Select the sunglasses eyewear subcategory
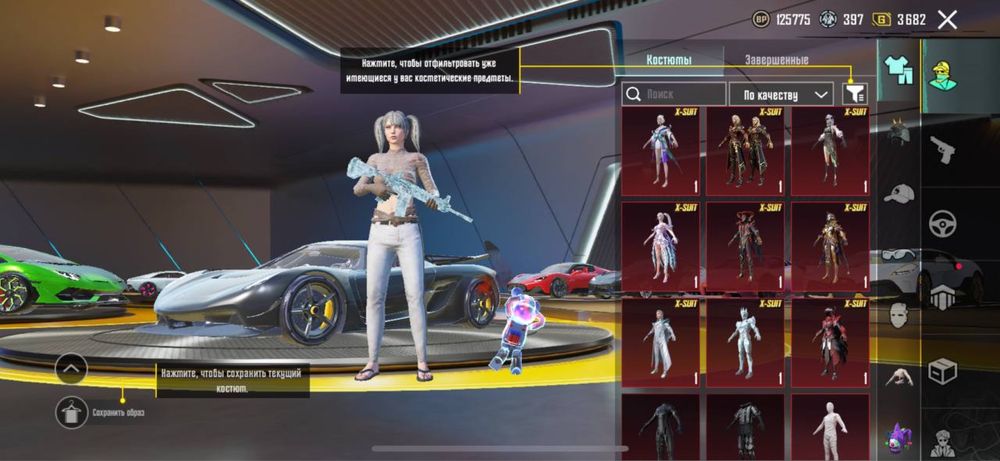The width and height of the screenshot is (1000, 461). pos(899,256)
